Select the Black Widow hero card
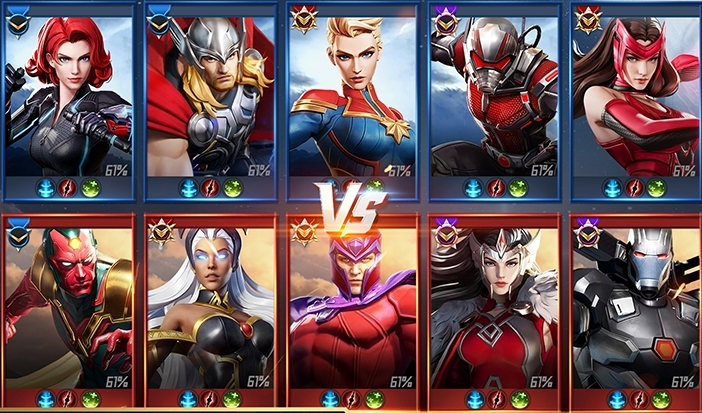The image size is (702, 413). pos(68,95)
